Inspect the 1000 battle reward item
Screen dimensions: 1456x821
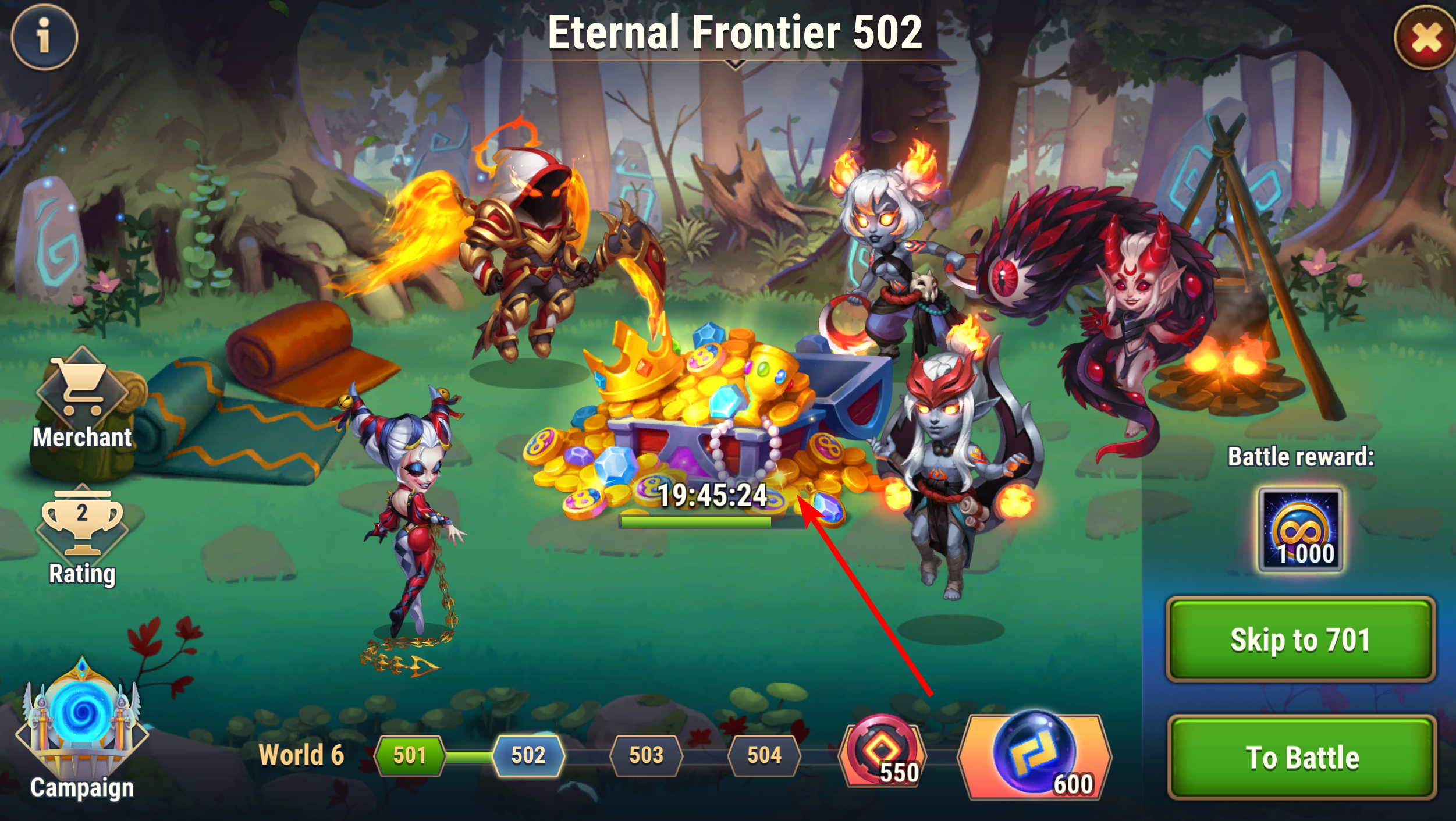click(x=1301, y=529)
